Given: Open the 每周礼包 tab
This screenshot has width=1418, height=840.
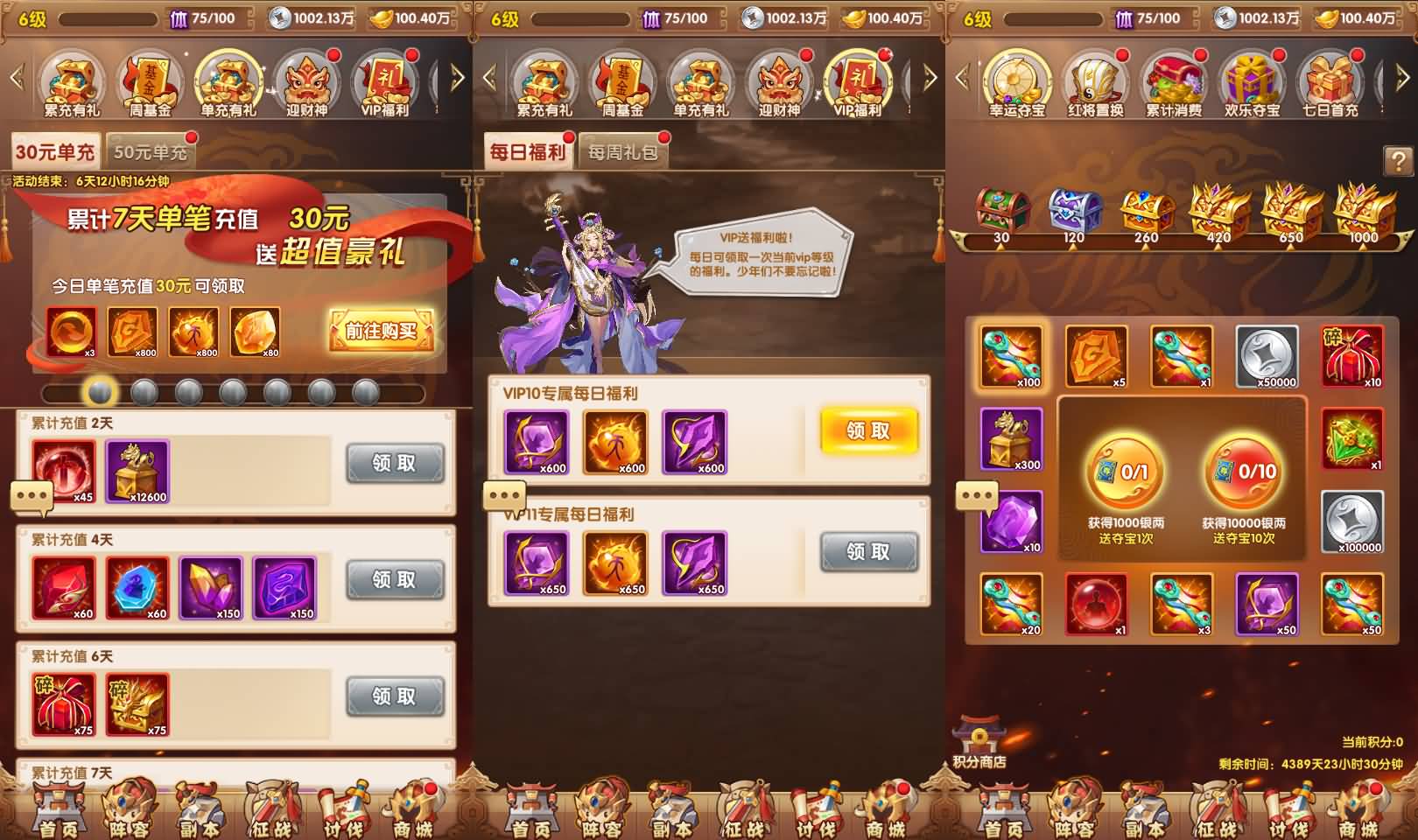Looking at the screenshot, I should 623,150.
